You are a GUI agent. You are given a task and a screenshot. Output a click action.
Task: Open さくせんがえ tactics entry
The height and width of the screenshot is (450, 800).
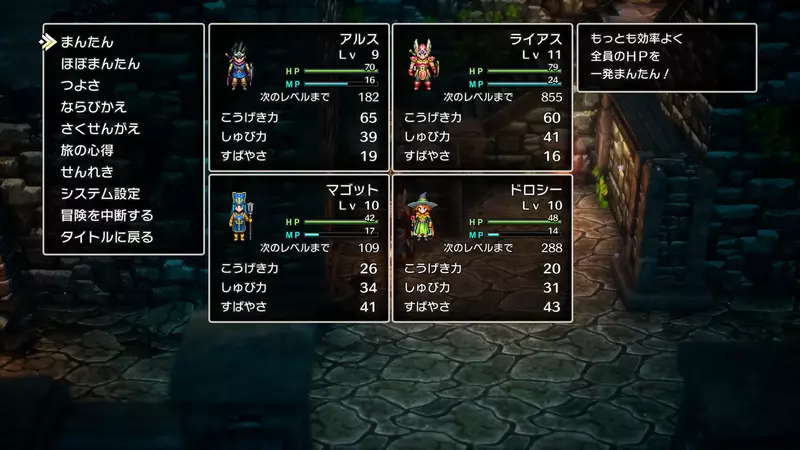tap(100, 129)
